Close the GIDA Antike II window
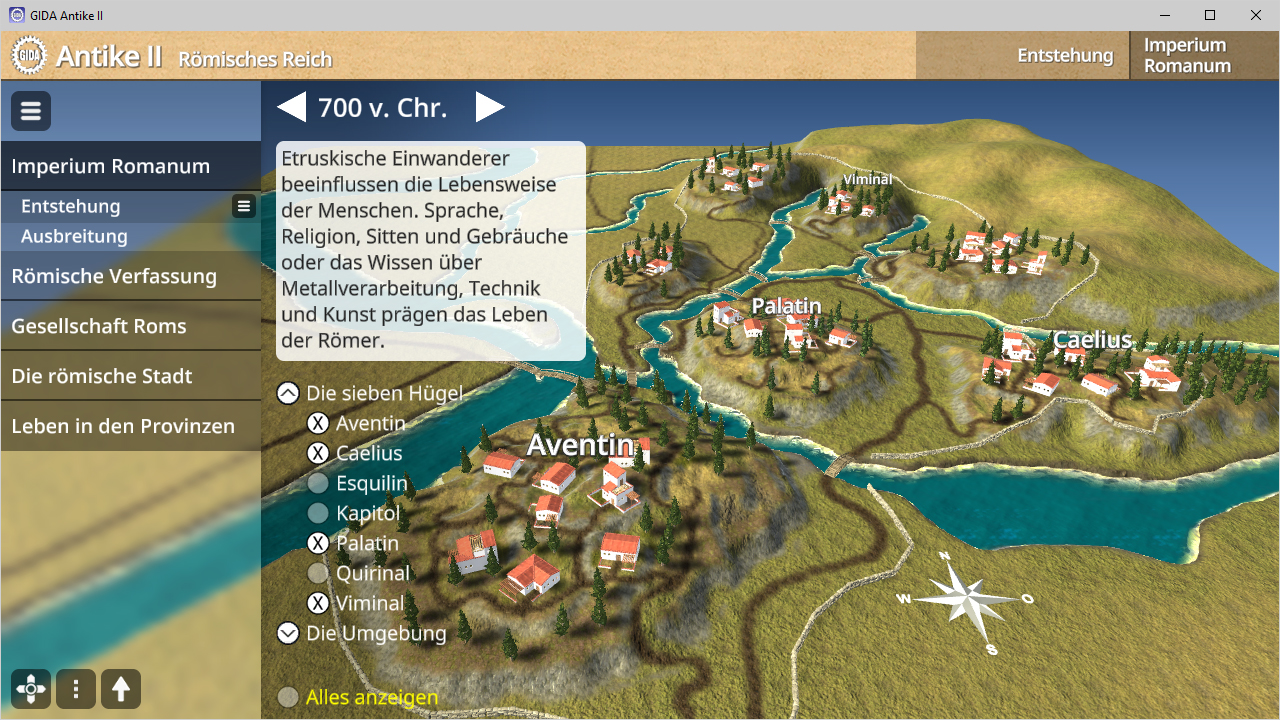This screenshot has width=1280, height=720. (x=1256, y=15)
